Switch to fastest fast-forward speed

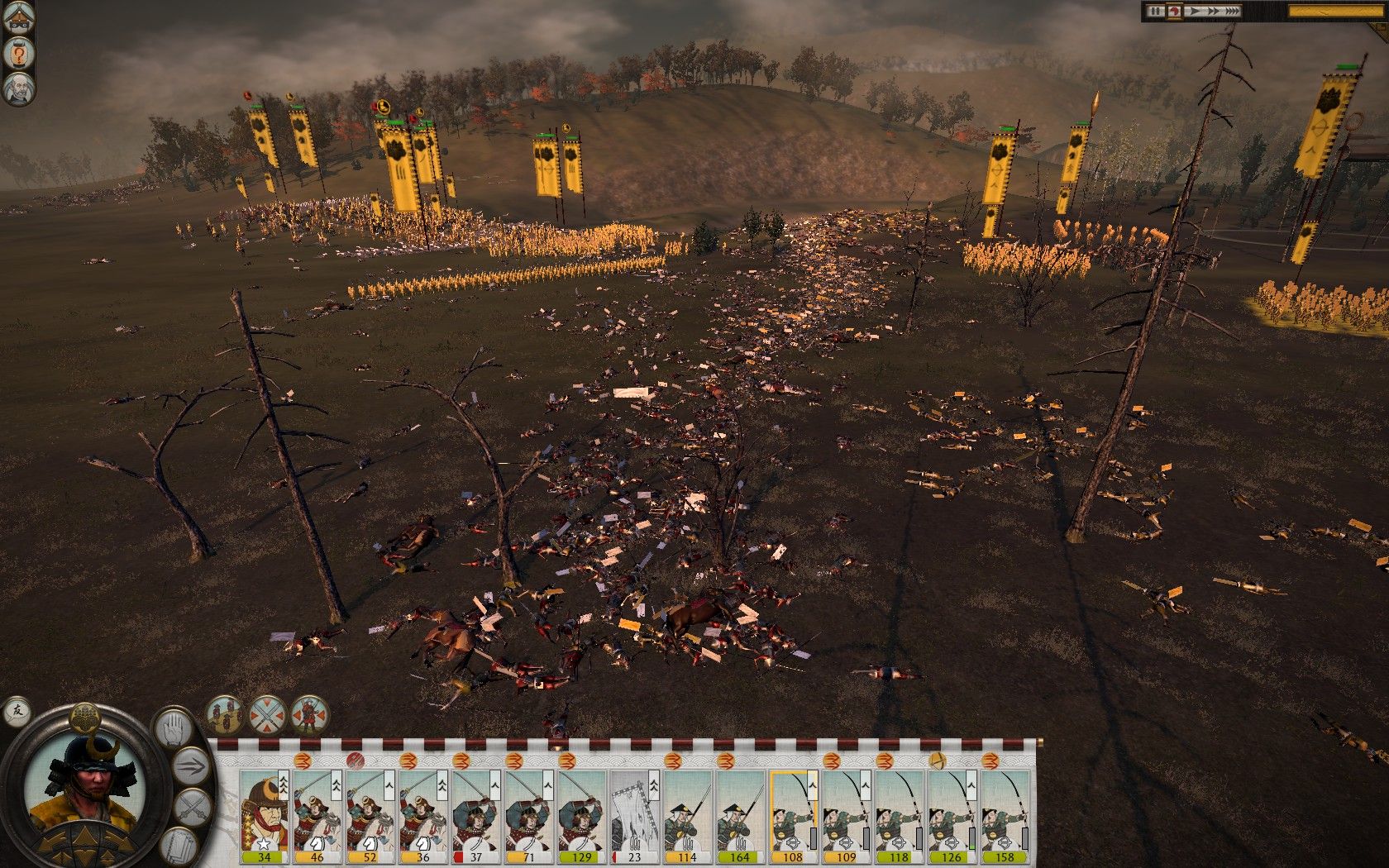pyautogui.click(x=1233, y=11)
